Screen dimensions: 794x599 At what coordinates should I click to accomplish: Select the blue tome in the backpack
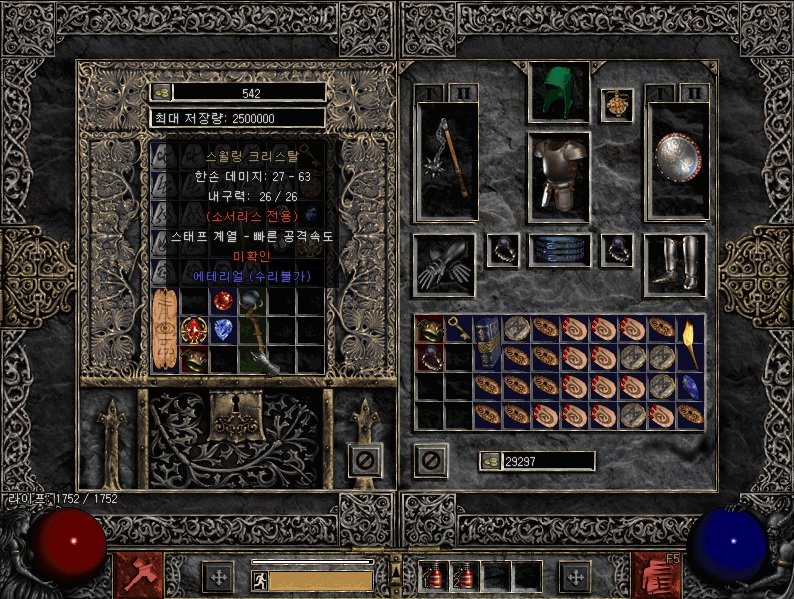pyautogui.click(x=487, y=342)
